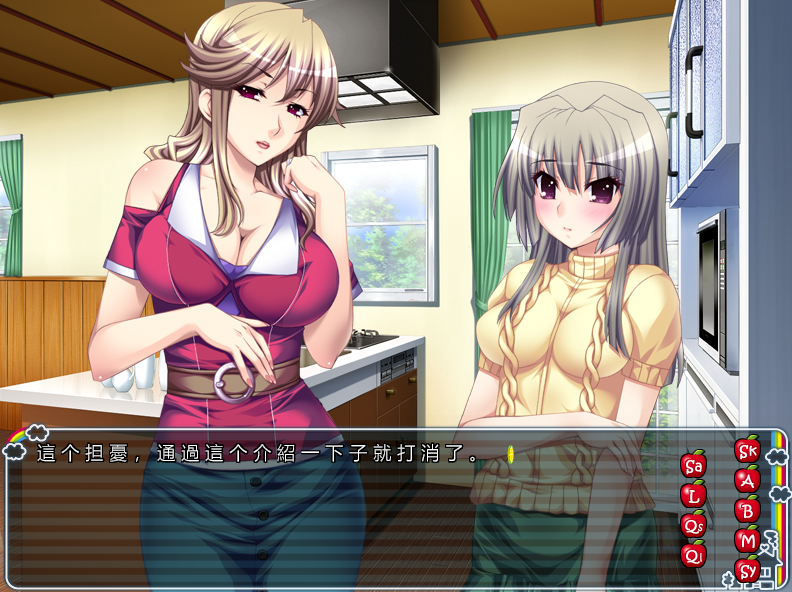
Task: Quick save using the Qs apple
Action: tap(693, 524)
